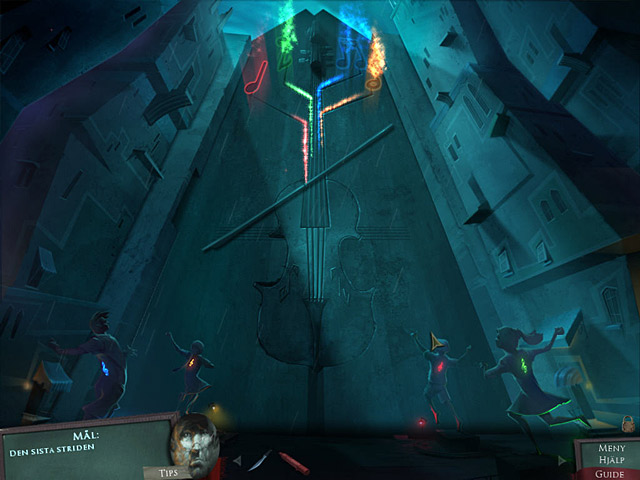
Task: Toggle the inventory padlock icon
Action: pyautogui.click(x=628, y=422)
